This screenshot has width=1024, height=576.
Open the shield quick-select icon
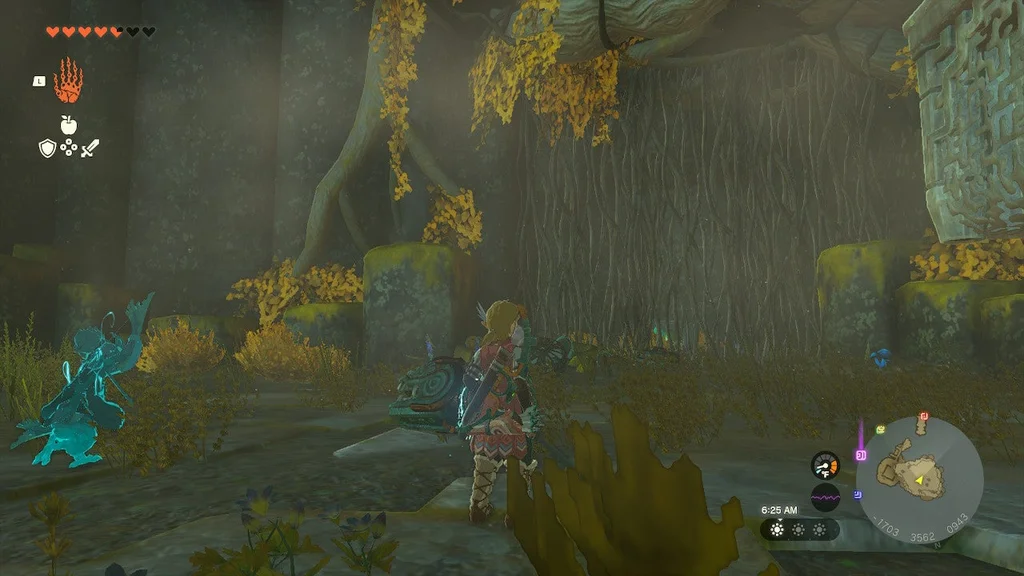(x=46, y=148)
